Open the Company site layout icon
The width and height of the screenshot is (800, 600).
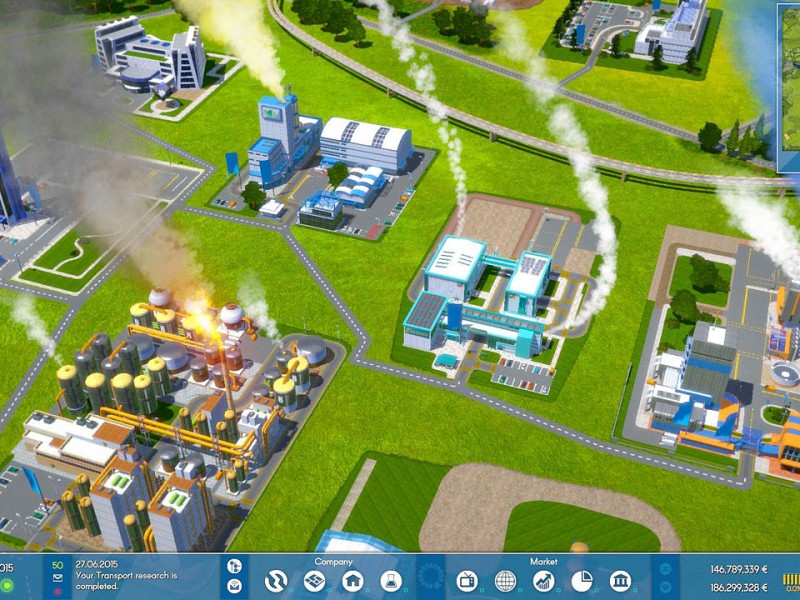314,581
